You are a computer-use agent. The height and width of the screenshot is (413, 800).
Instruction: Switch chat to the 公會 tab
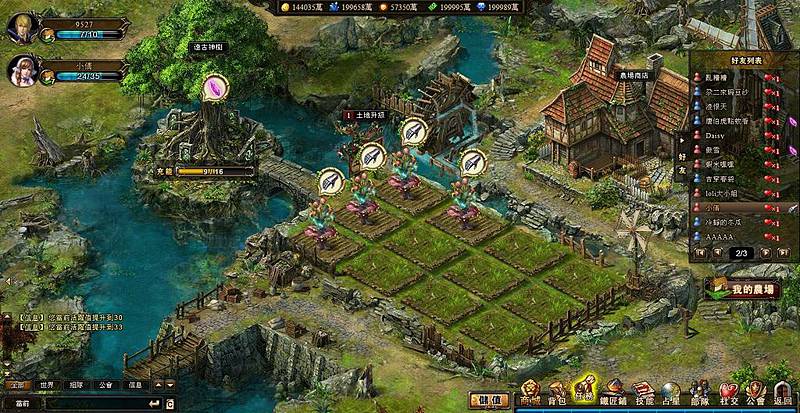point(106,384)
